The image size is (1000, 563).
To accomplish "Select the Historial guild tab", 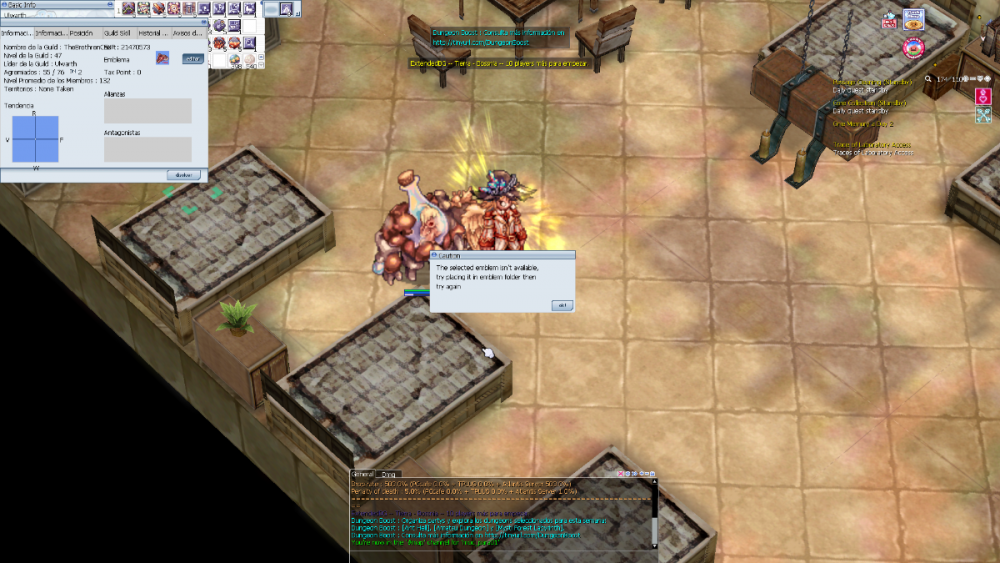I will click(x=153, y=33).
